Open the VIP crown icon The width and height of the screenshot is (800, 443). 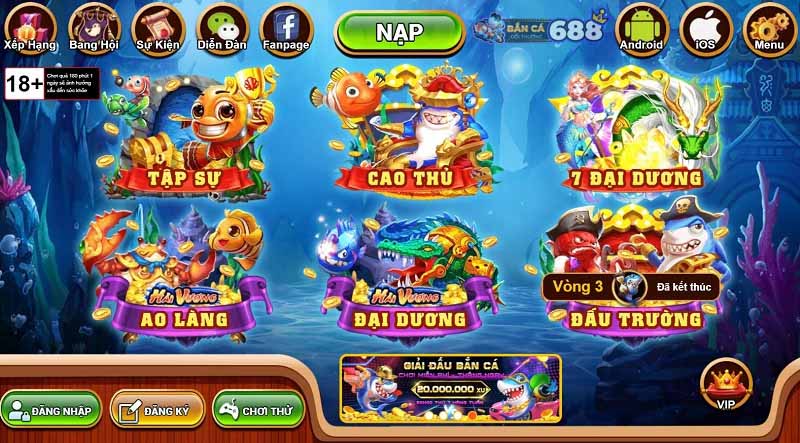[x=726, y=383]
